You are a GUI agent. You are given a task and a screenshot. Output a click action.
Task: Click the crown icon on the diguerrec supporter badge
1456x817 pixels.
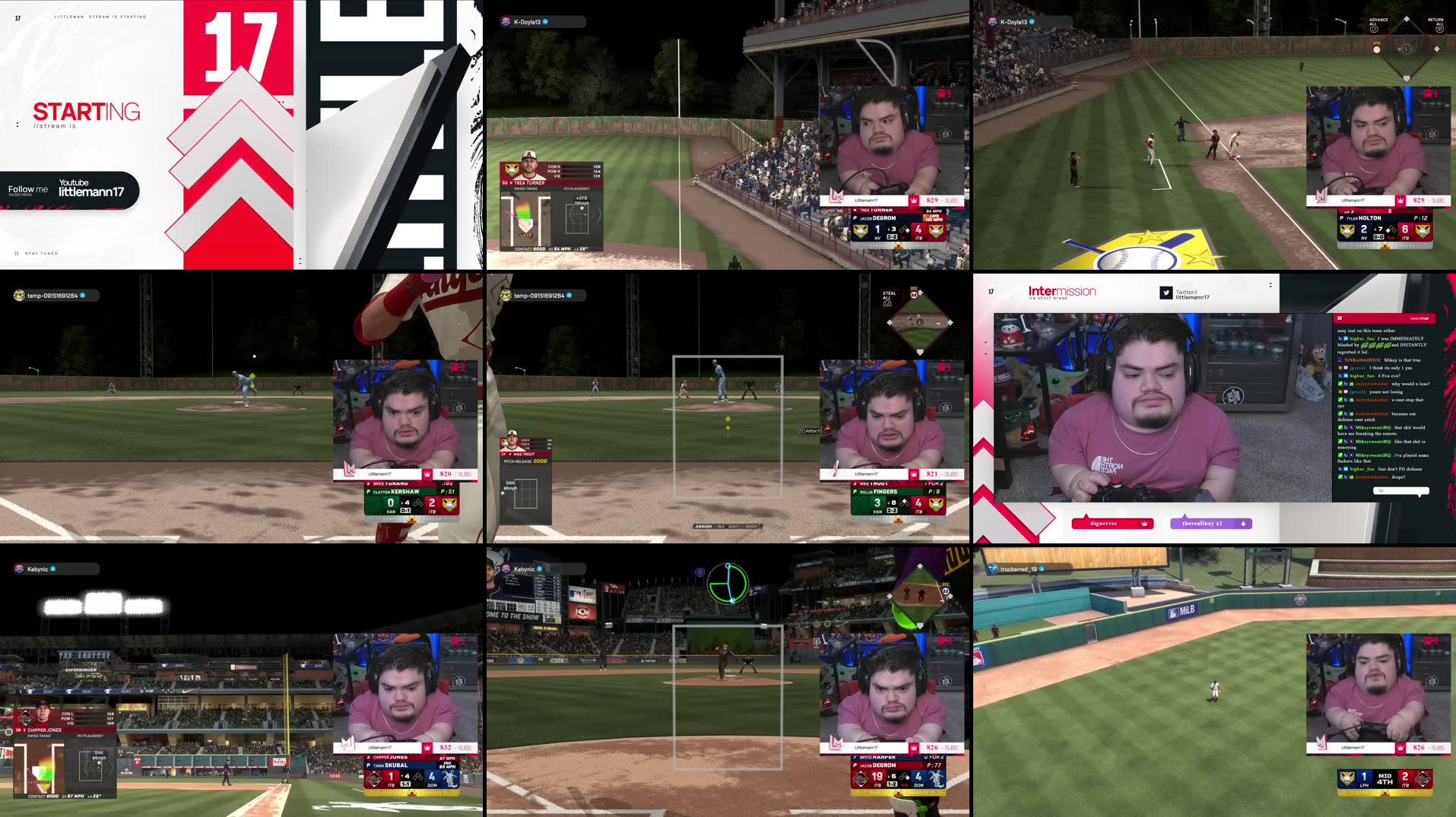[x=1145, y=524]
